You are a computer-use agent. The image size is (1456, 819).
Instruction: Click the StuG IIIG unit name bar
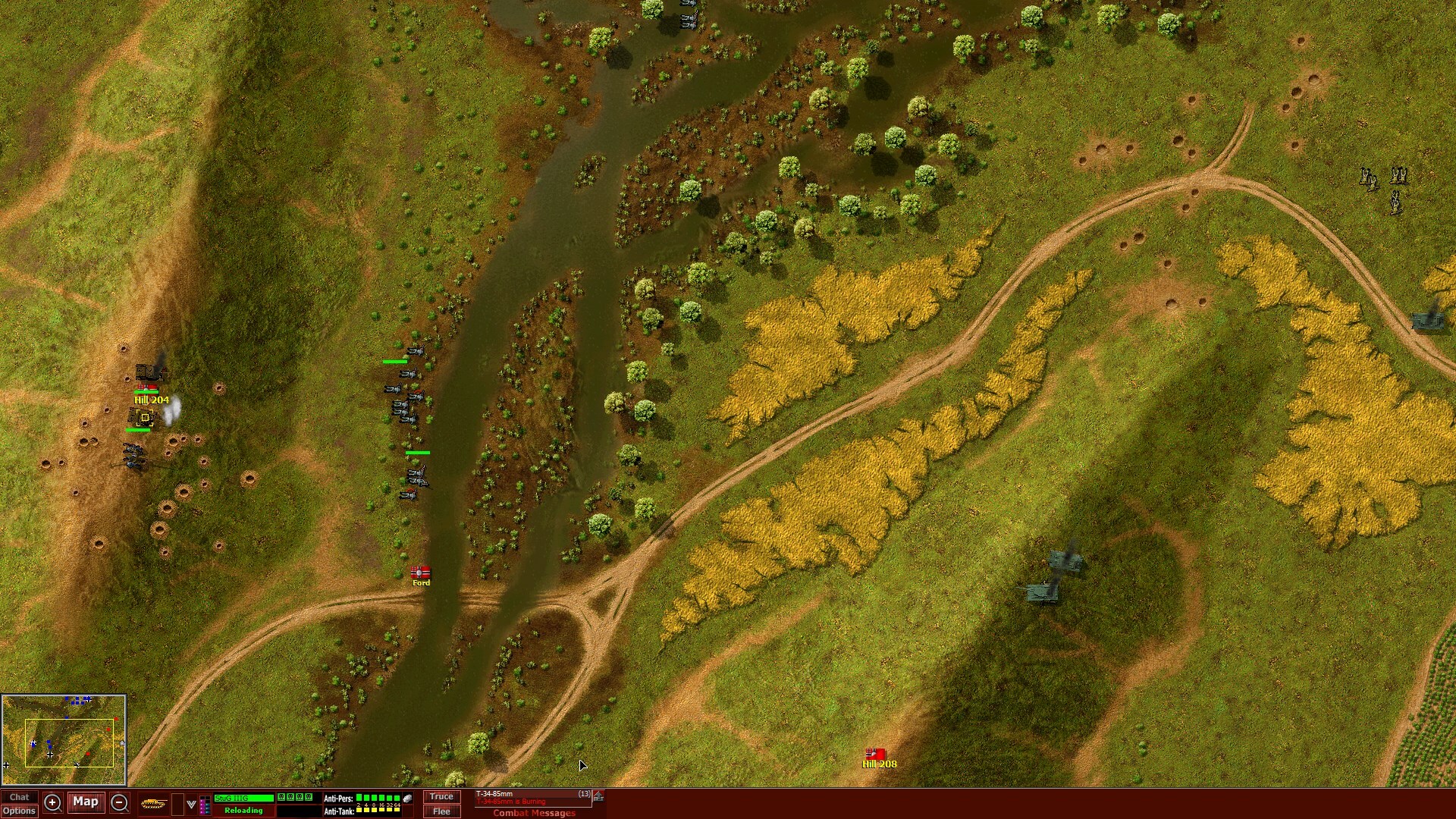click(x=243, y=797)
